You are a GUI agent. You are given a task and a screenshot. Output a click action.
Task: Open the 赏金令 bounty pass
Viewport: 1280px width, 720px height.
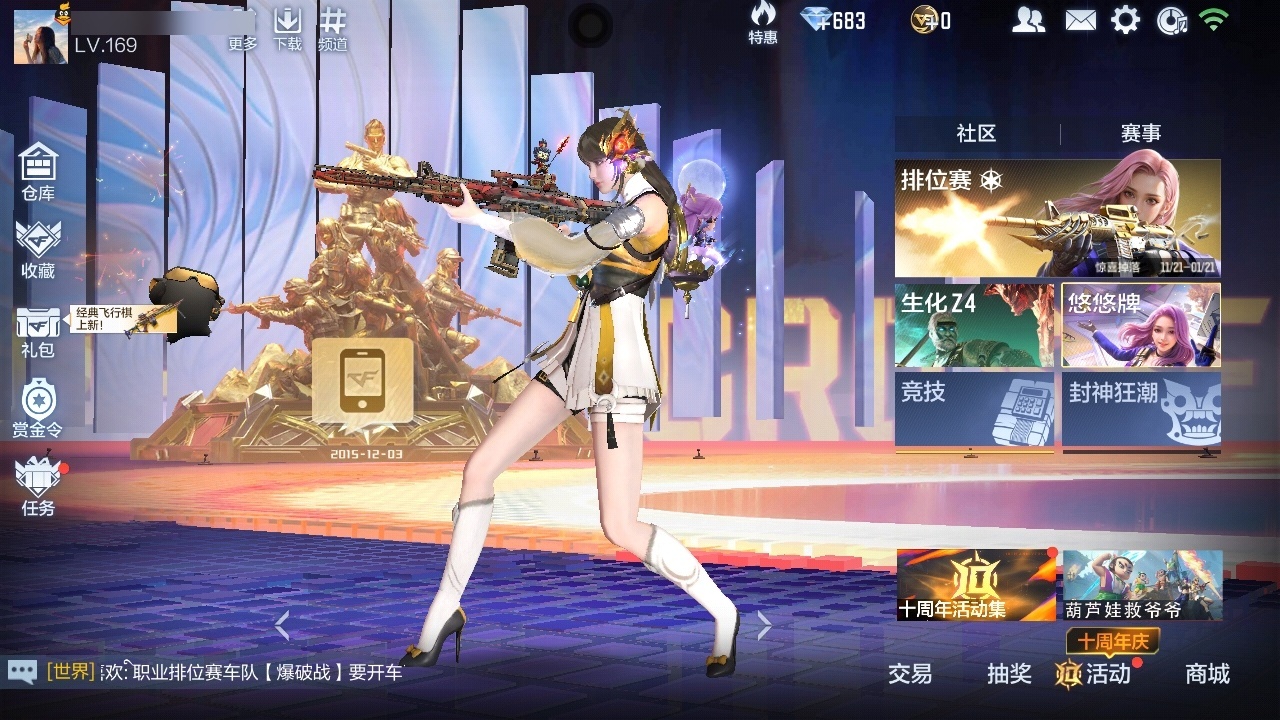pyautogui.click(x=38, y=407)
